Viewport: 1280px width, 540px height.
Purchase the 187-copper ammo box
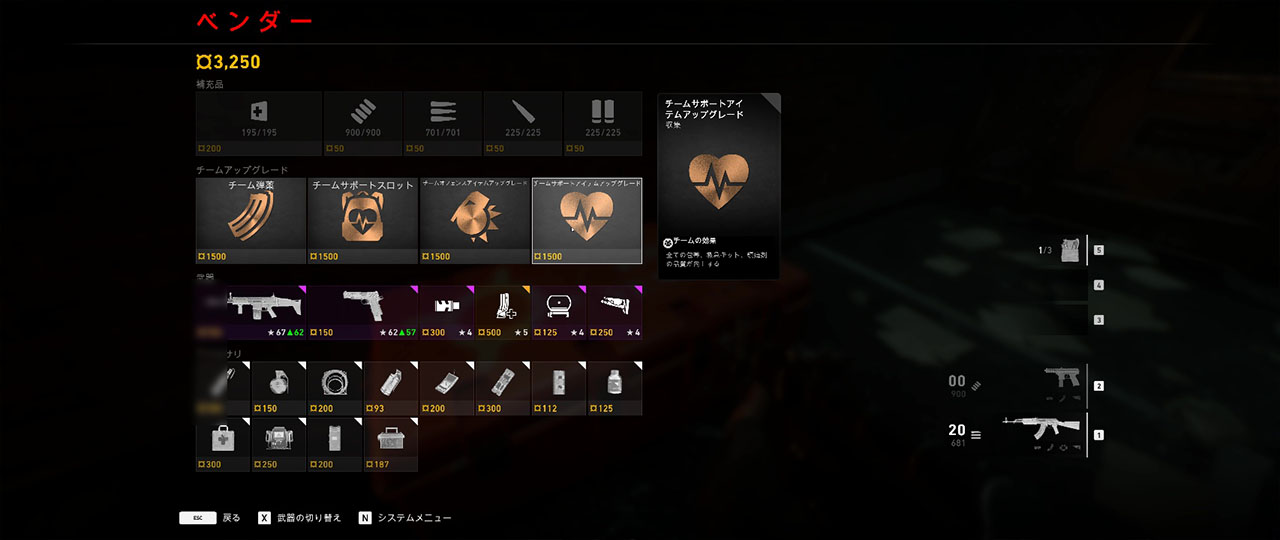click(x=390, y=444)
